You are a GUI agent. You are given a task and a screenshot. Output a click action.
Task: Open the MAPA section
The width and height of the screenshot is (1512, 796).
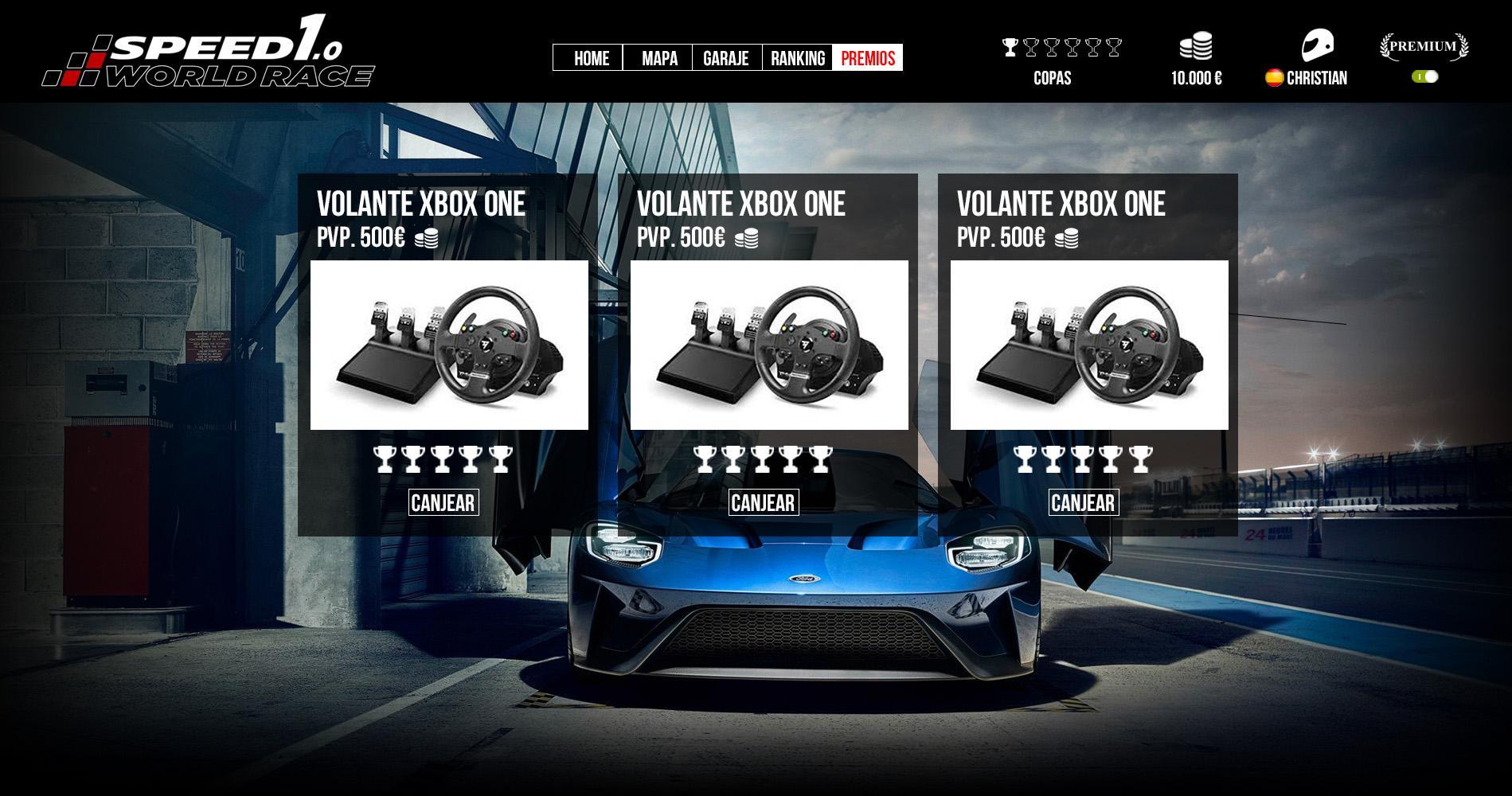pos(658,58)
